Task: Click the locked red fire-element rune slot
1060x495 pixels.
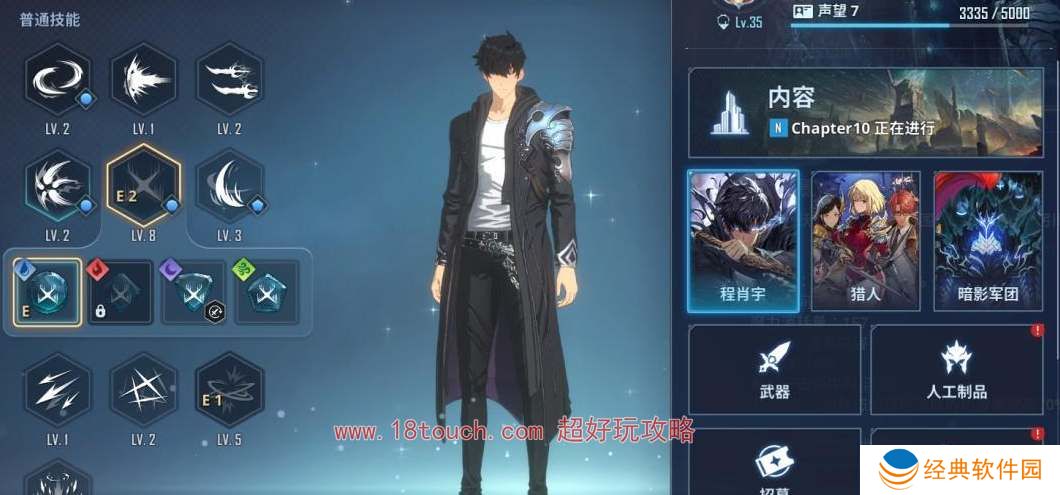Action: pos(120,292)
